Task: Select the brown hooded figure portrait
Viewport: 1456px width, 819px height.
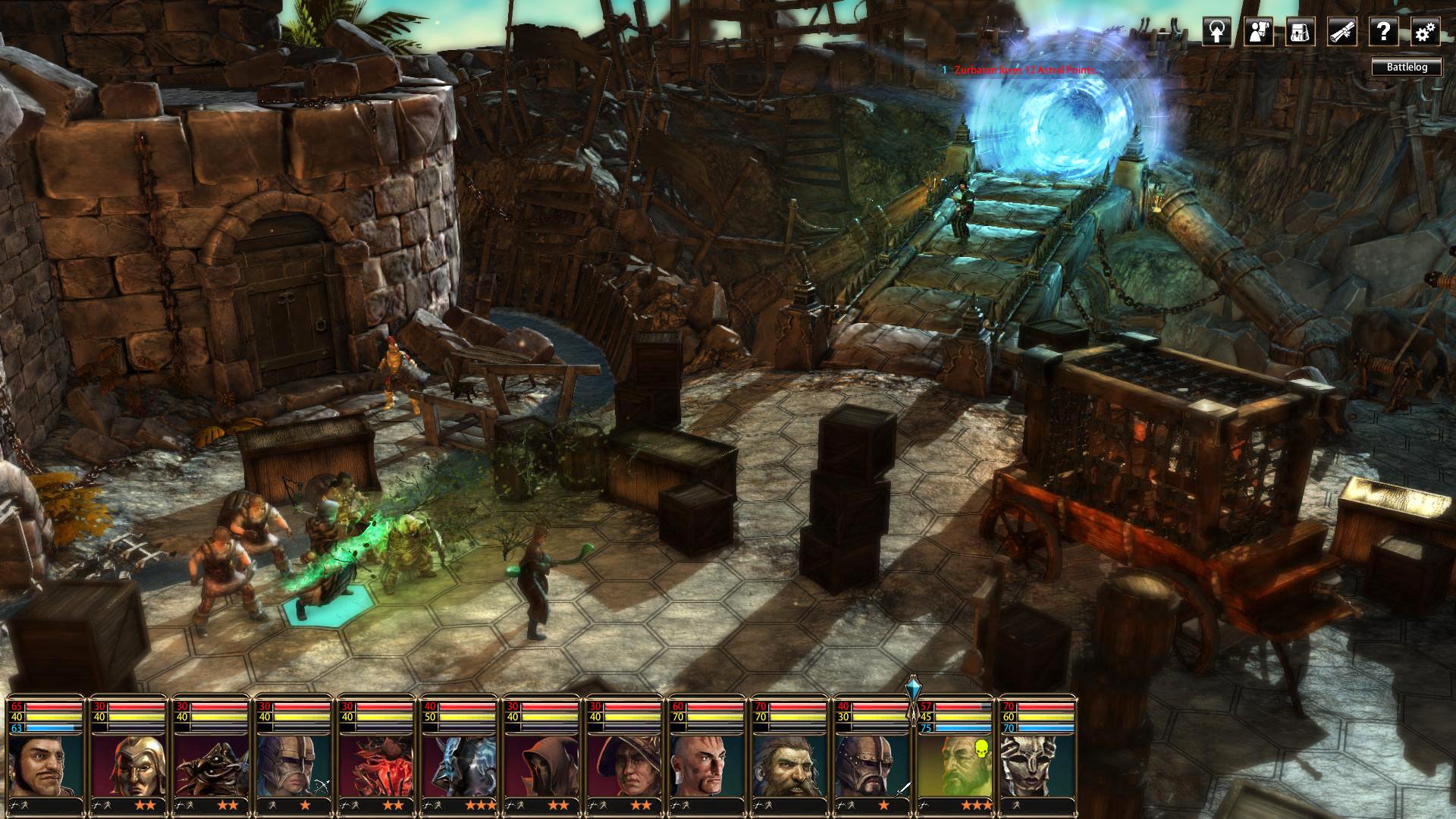Action: pyautogui.click(x=543, y=764)
